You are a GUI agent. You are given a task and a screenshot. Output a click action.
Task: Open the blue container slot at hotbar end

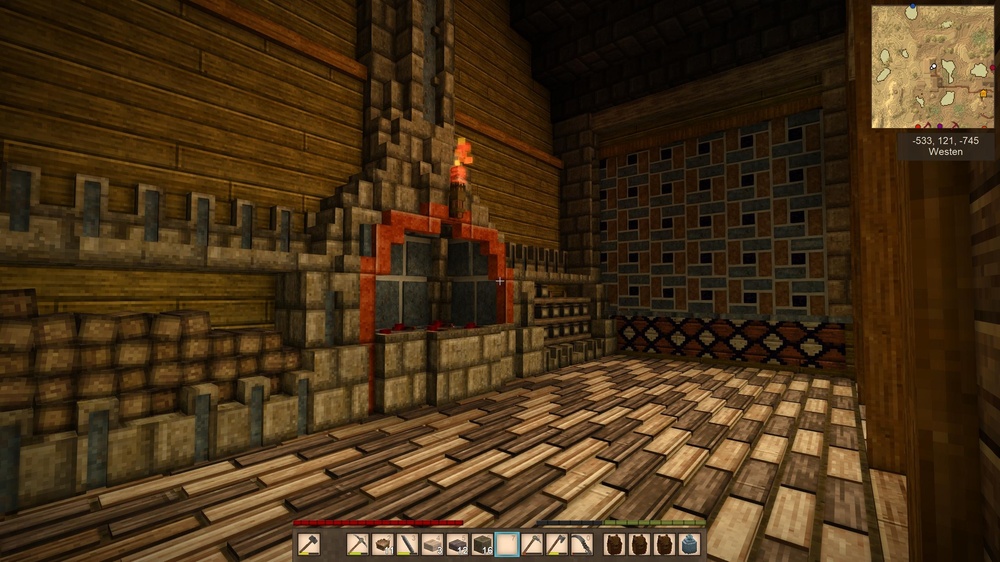tap(689, 545)
